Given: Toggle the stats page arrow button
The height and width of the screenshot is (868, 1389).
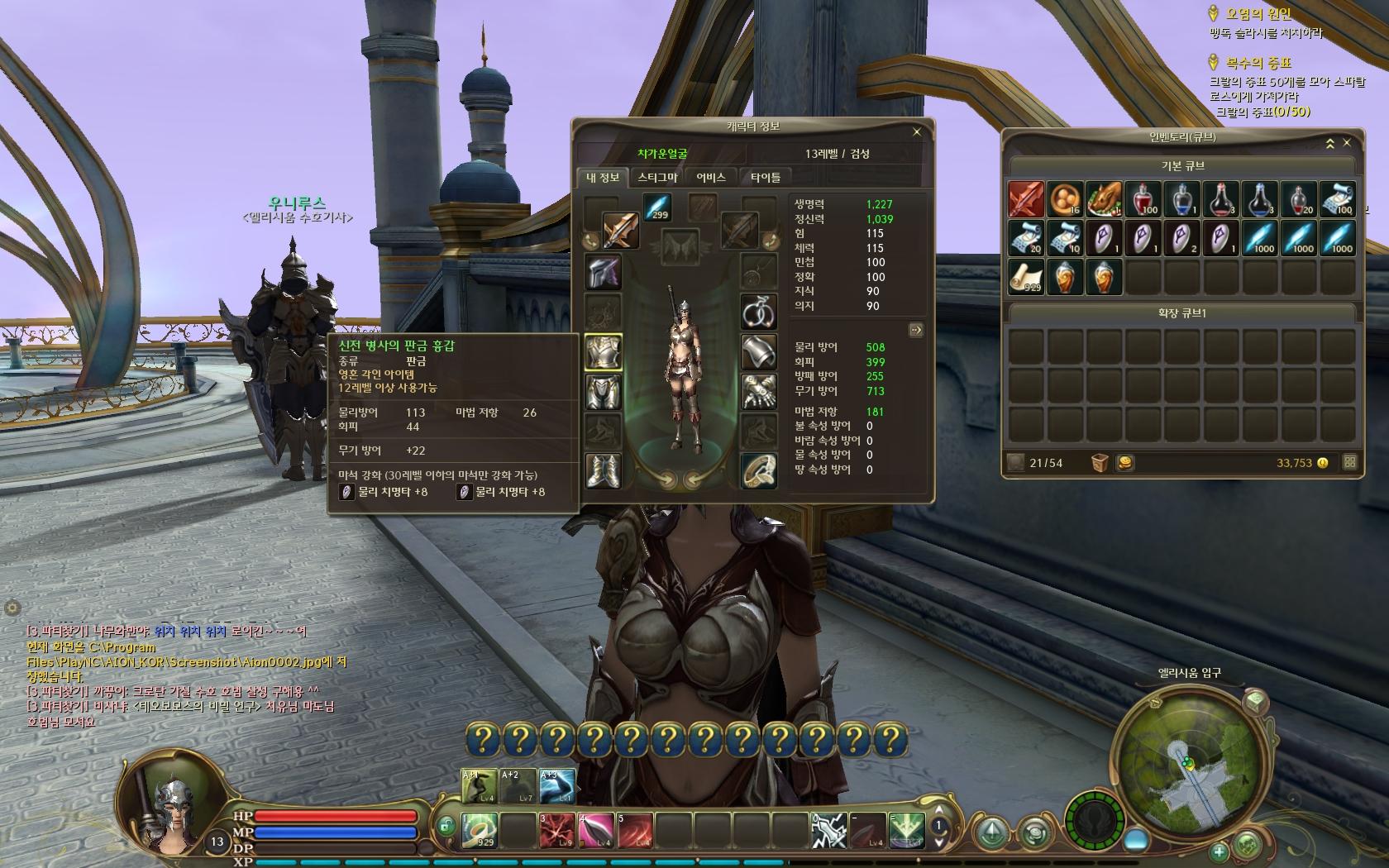Looking at the screenshot, I should (x=915, y=330).
